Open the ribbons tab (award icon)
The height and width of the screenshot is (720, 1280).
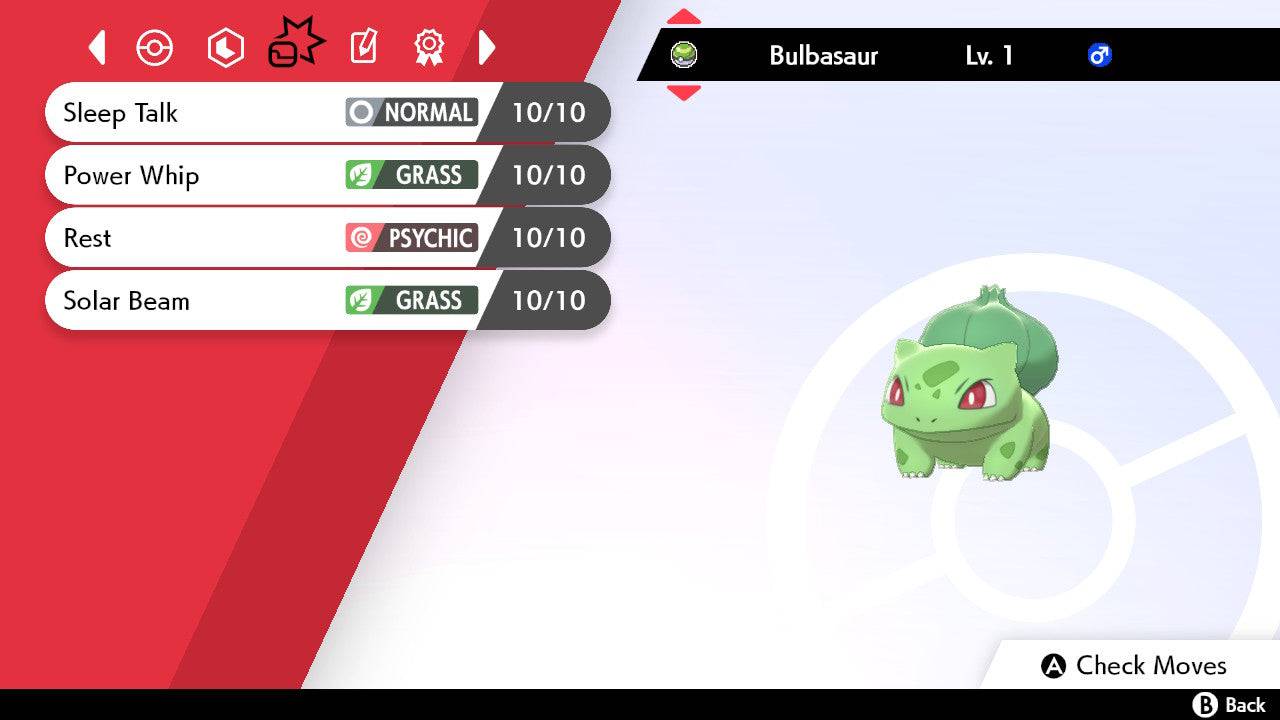pyautogui.click(x=428, y=47)
